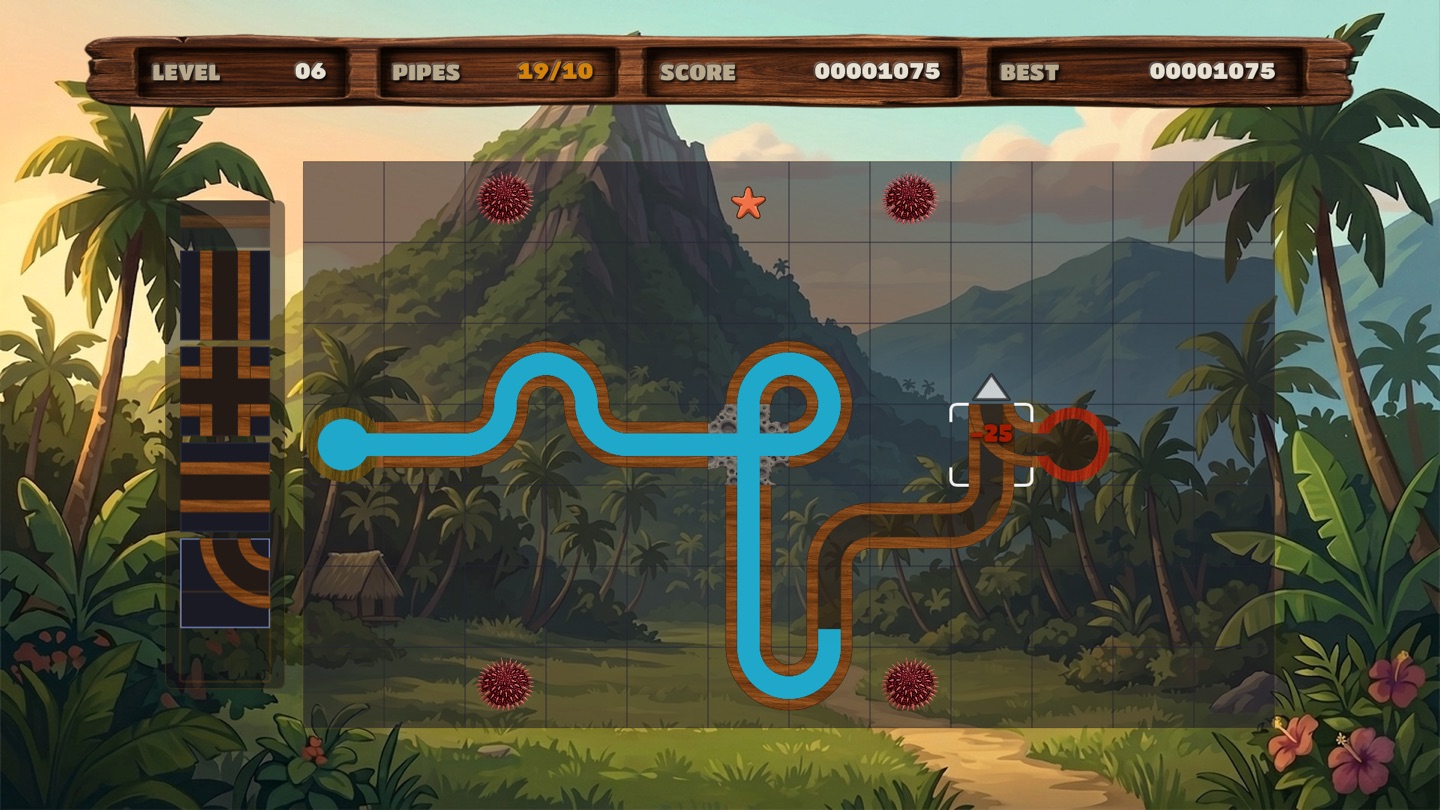Choose the cross-shaped pipe piece in the queue
Viewport: 1440px width, 810px height.
[x=225, y=391]
